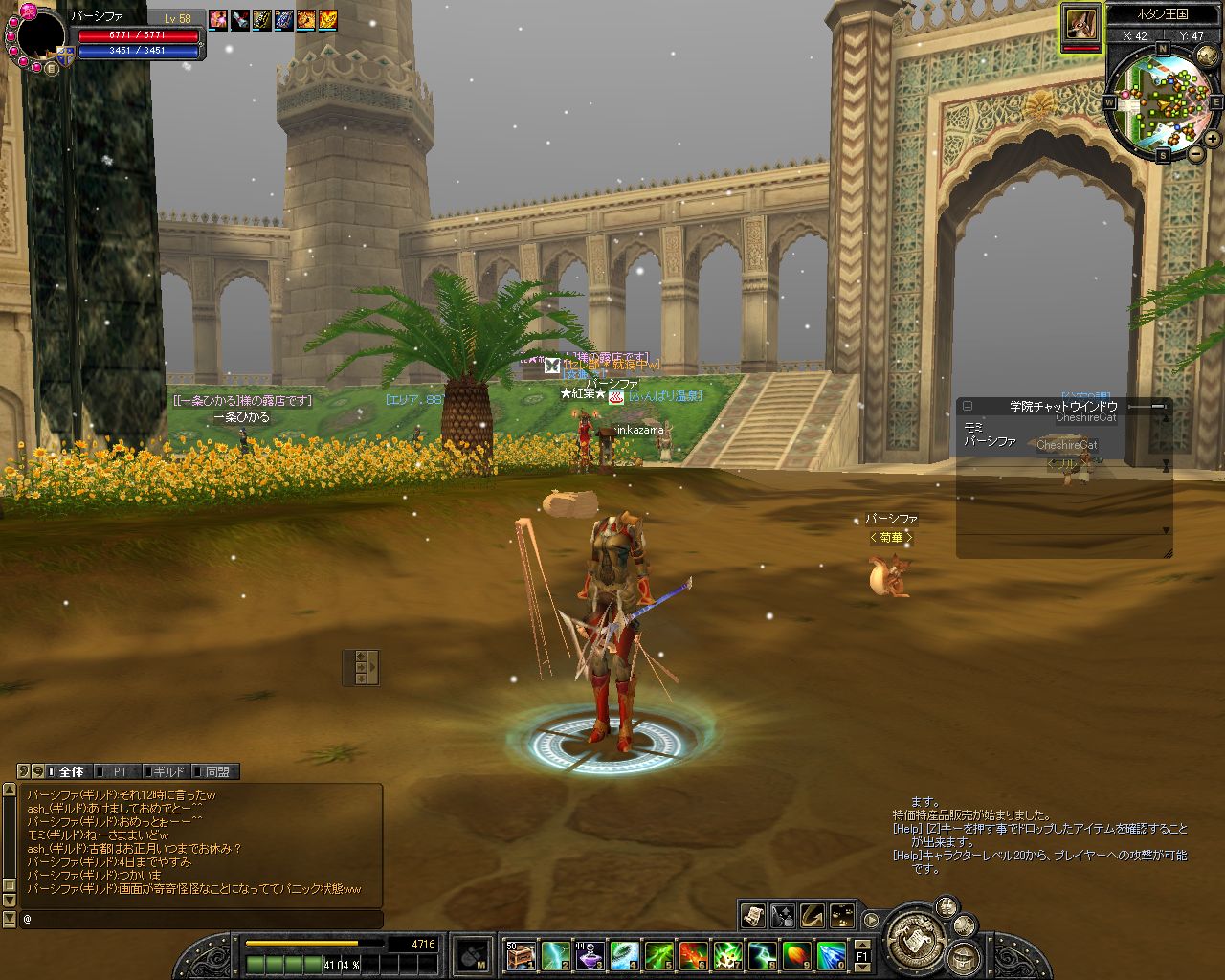
Task: Activate the red fire skill in slot 6
Action: pyautogui.click(x=693, y=954)
